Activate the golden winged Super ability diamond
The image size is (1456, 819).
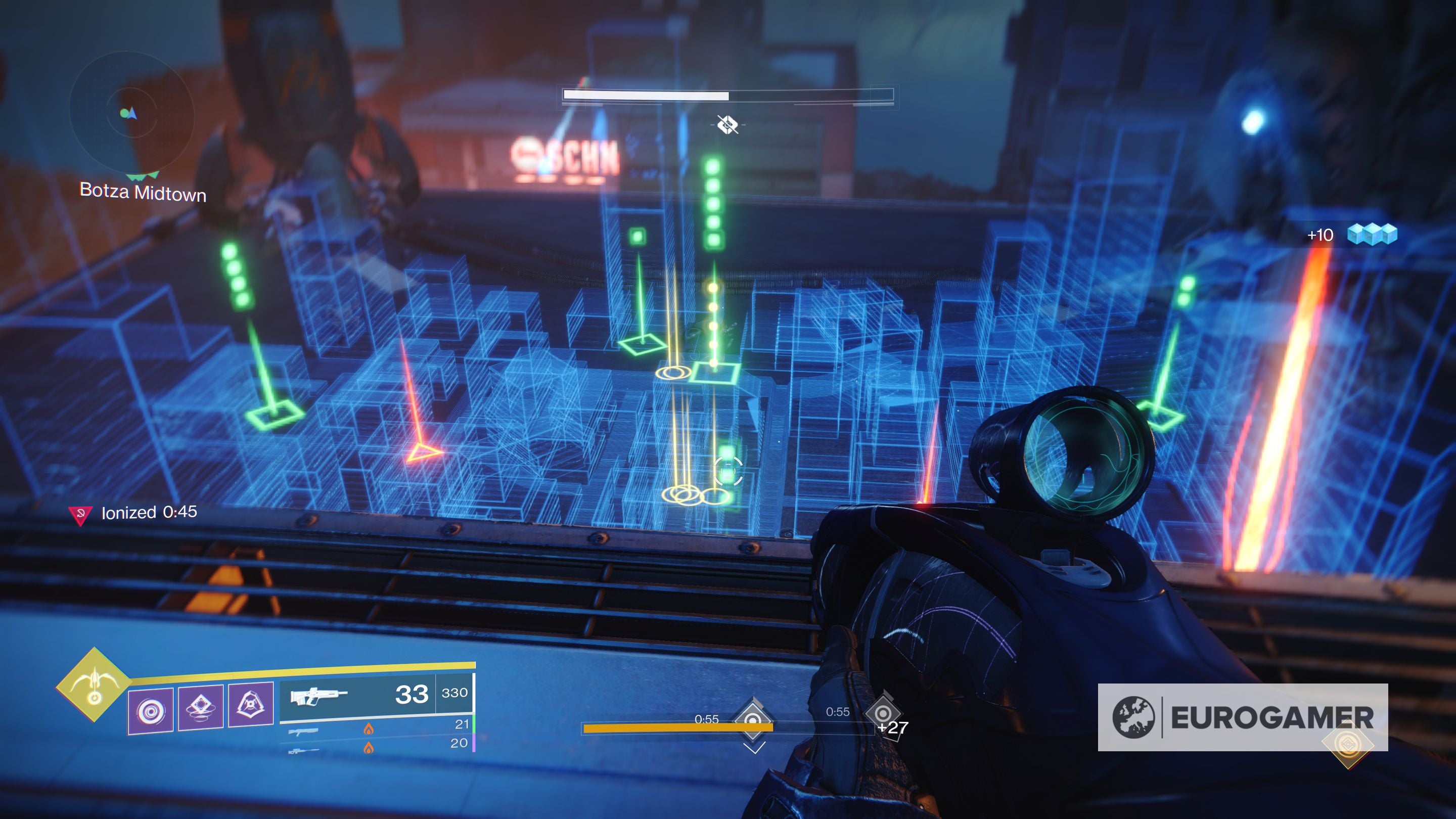[94, 685]
